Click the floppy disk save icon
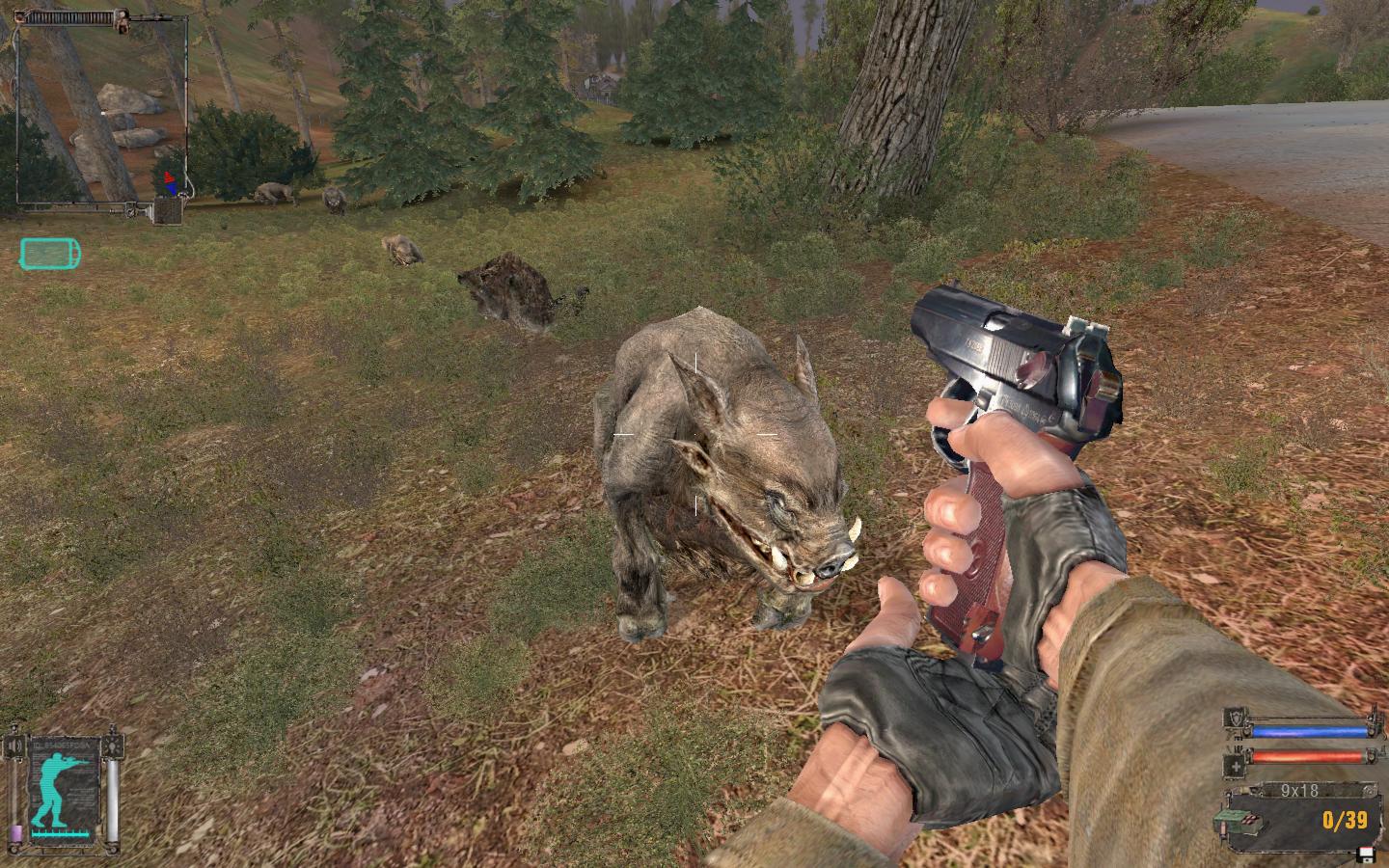The image size is (1389, 868). 1364,854
